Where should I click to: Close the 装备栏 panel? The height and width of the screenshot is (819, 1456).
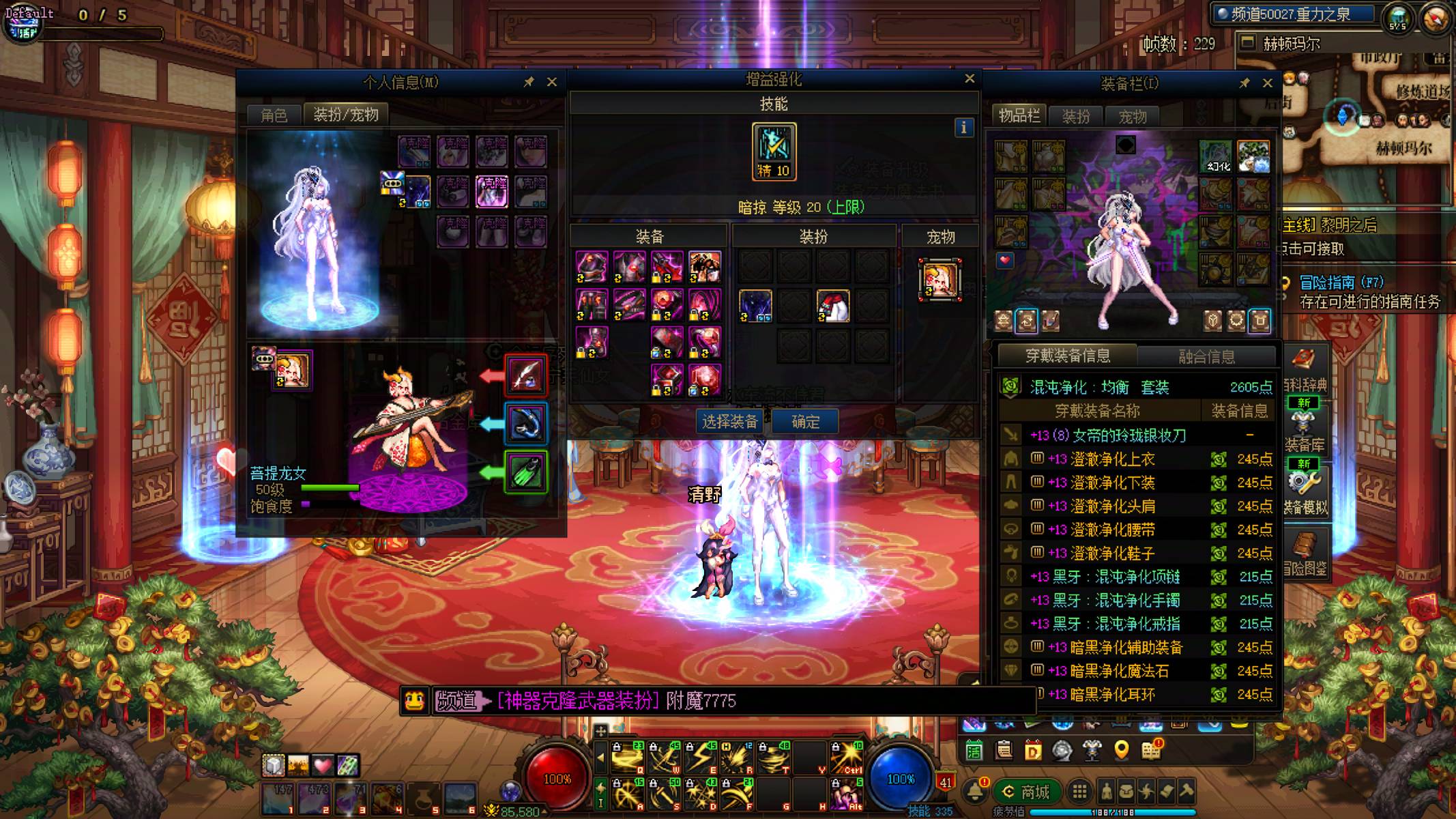point(1268,83)
